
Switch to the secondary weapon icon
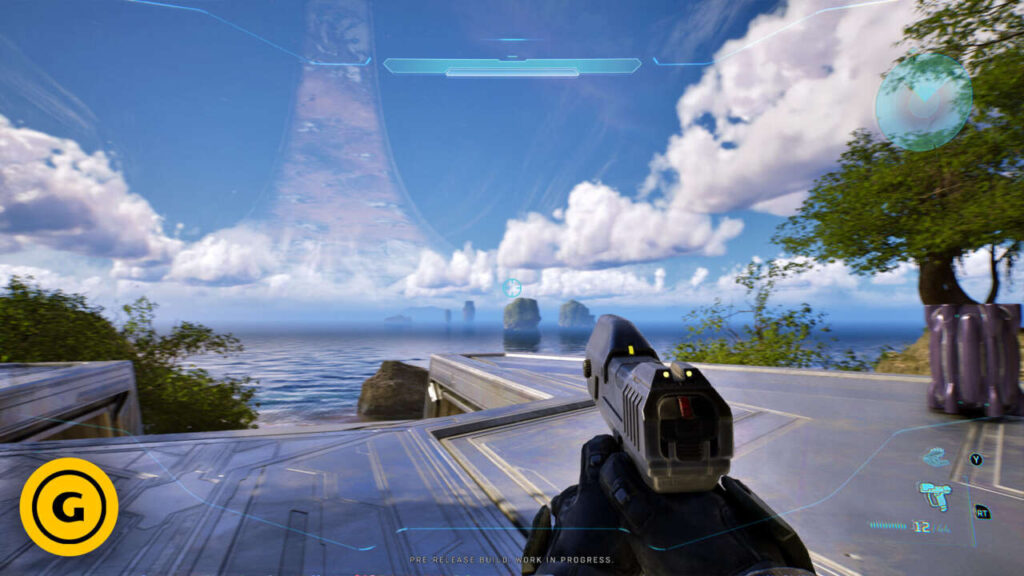coord(936,458)
